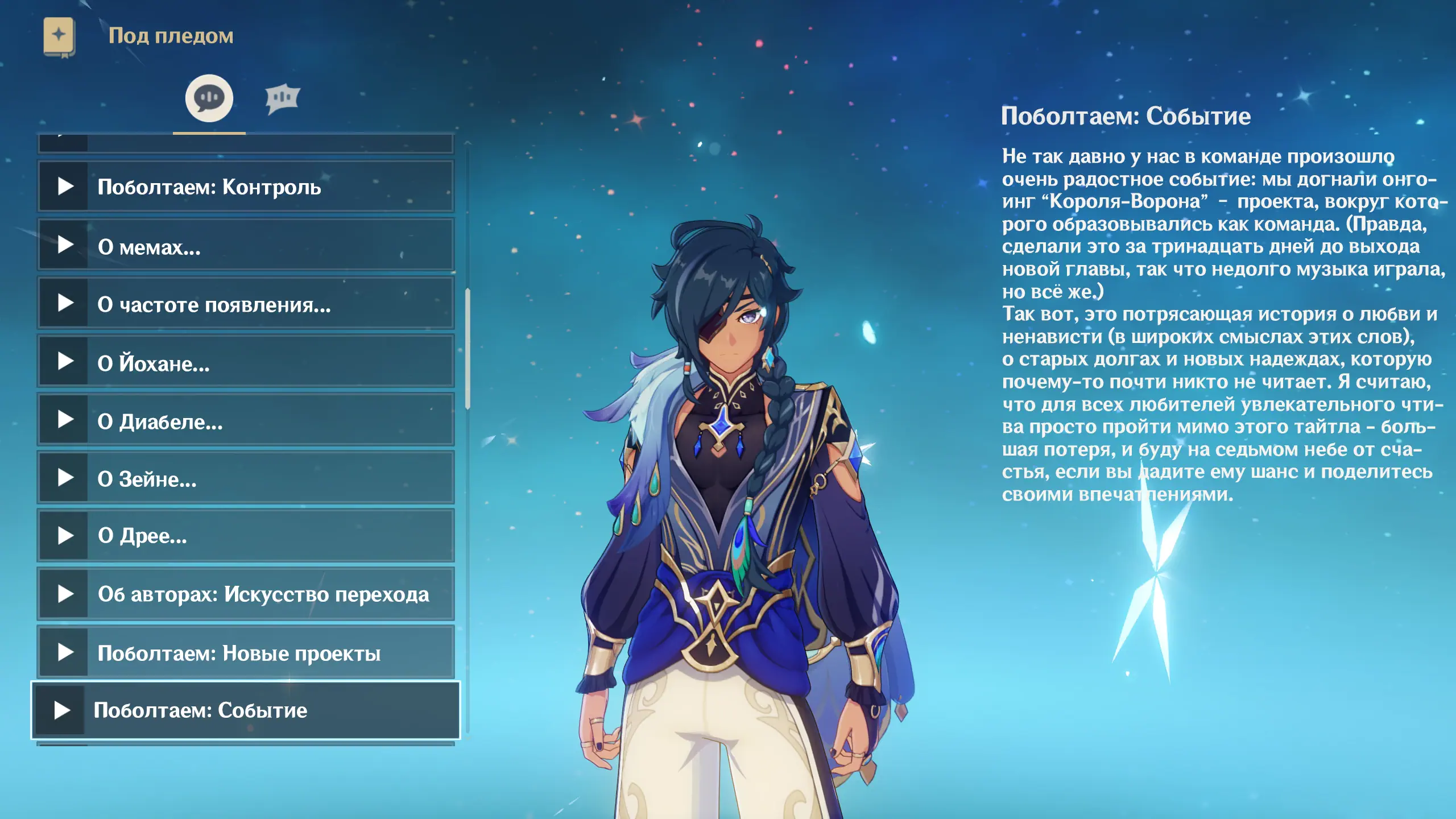The height and width of the screenshot is (819, 1456).
Task: Open the «О мемах...» entry
Action: pyautogui.click(x=246, y=246)
